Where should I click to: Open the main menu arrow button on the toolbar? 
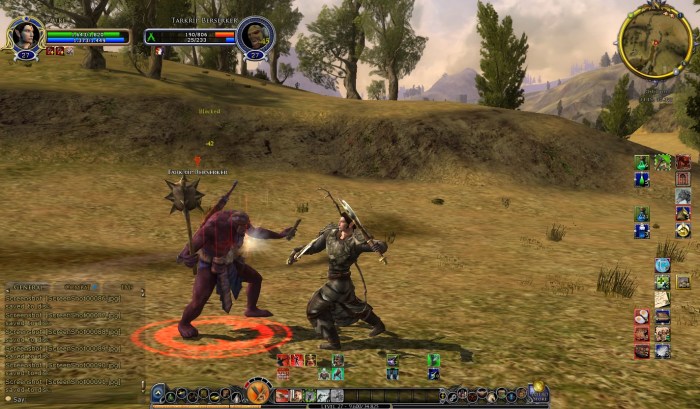click(158, 393)
